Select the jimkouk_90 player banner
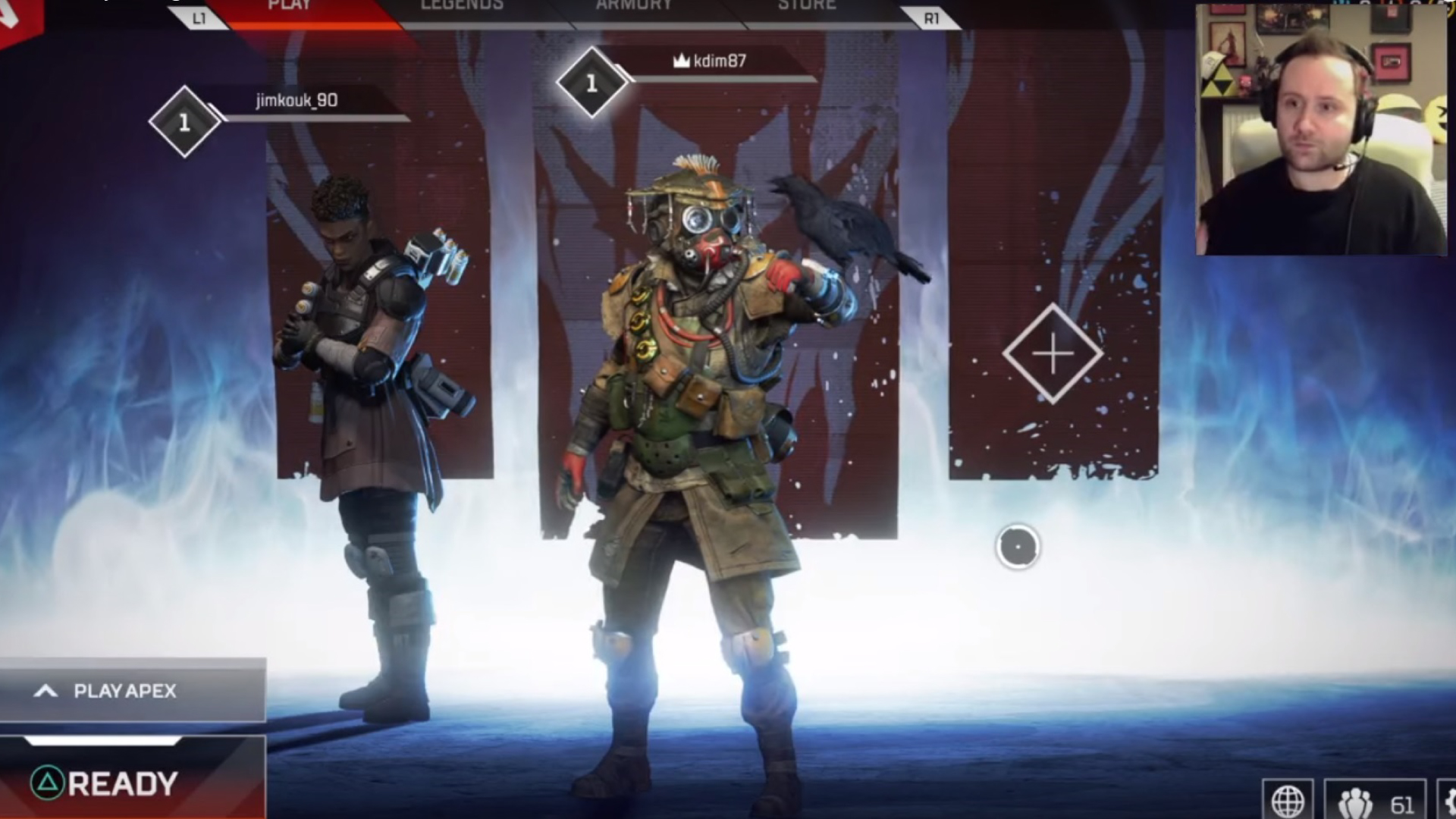Viewport: 1456px width, 819px height. pos(297,102)
